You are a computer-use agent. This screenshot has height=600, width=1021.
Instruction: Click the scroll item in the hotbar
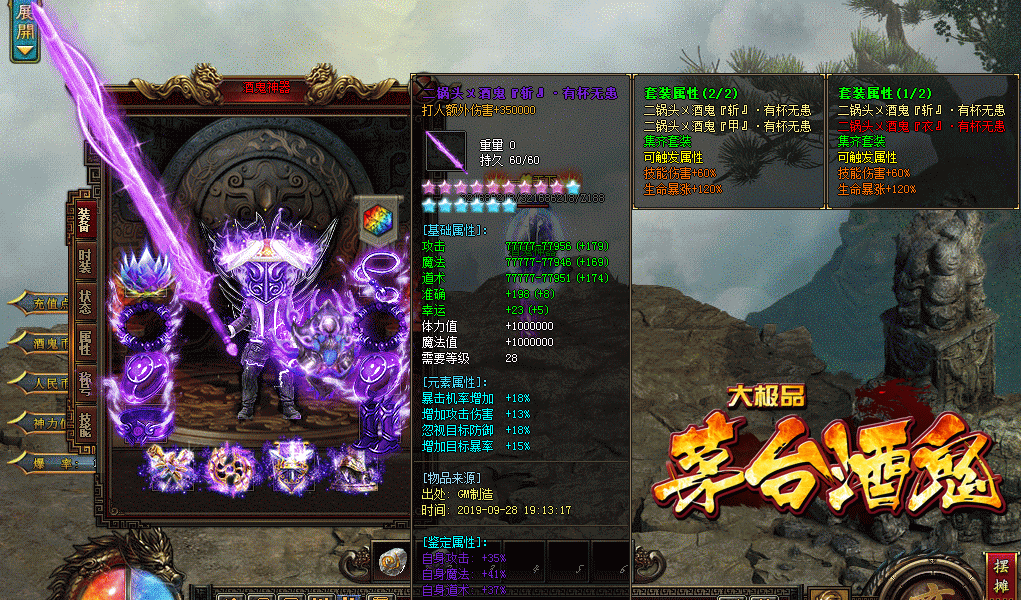coord(391,565)
